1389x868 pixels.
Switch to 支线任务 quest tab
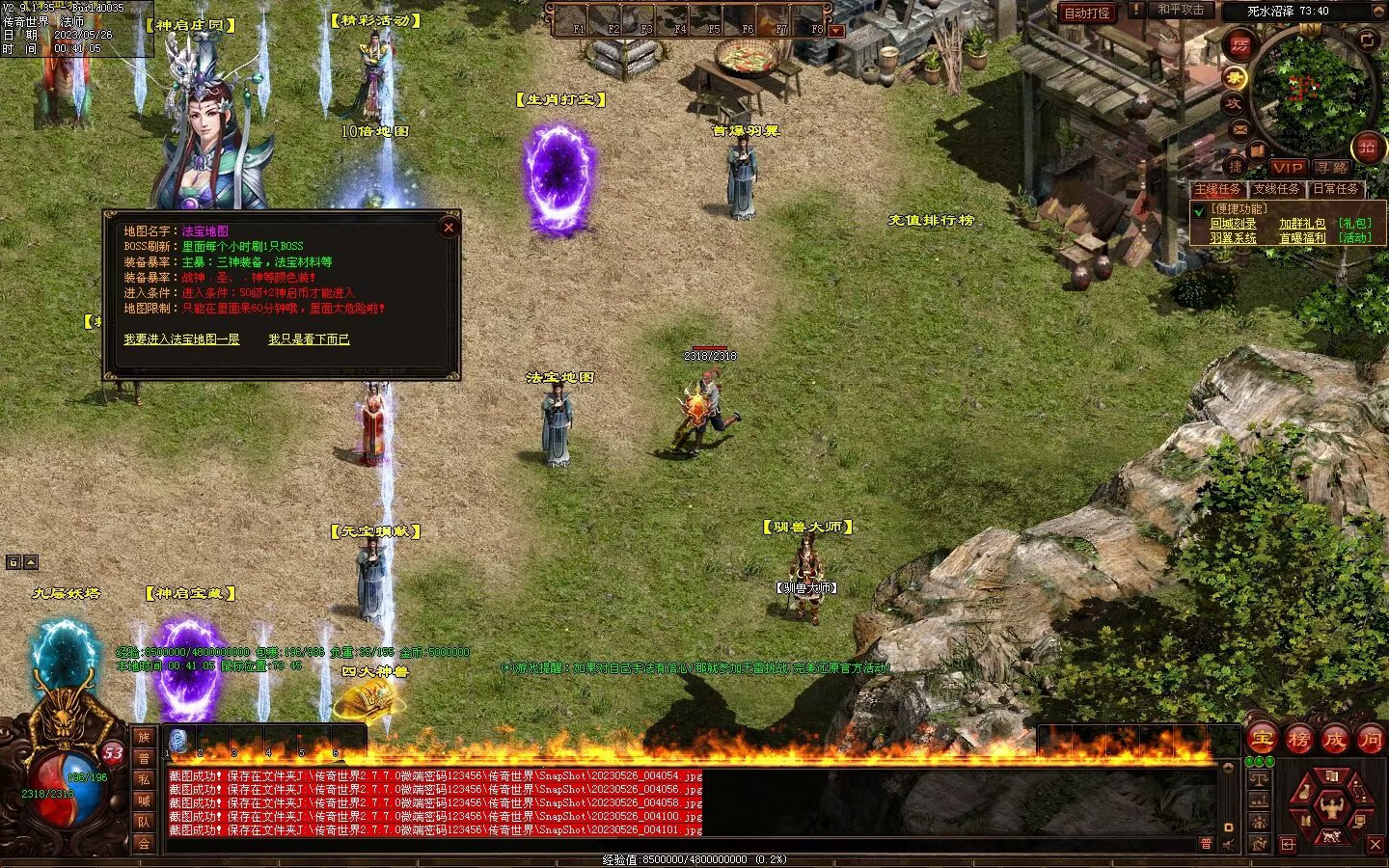pos(1276,189)
